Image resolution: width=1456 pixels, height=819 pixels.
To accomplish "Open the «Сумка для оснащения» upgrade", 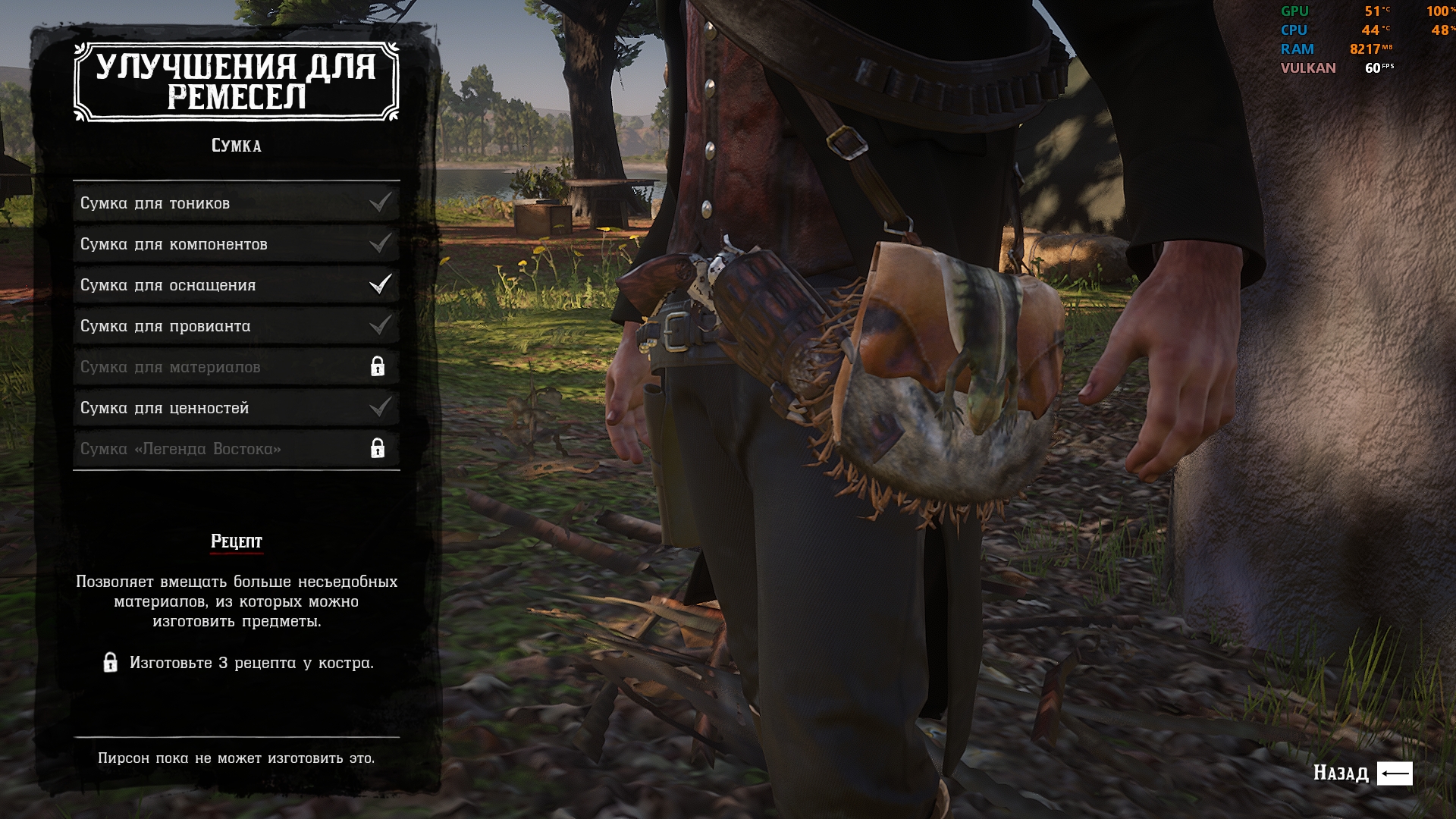I will coord(236,285).
